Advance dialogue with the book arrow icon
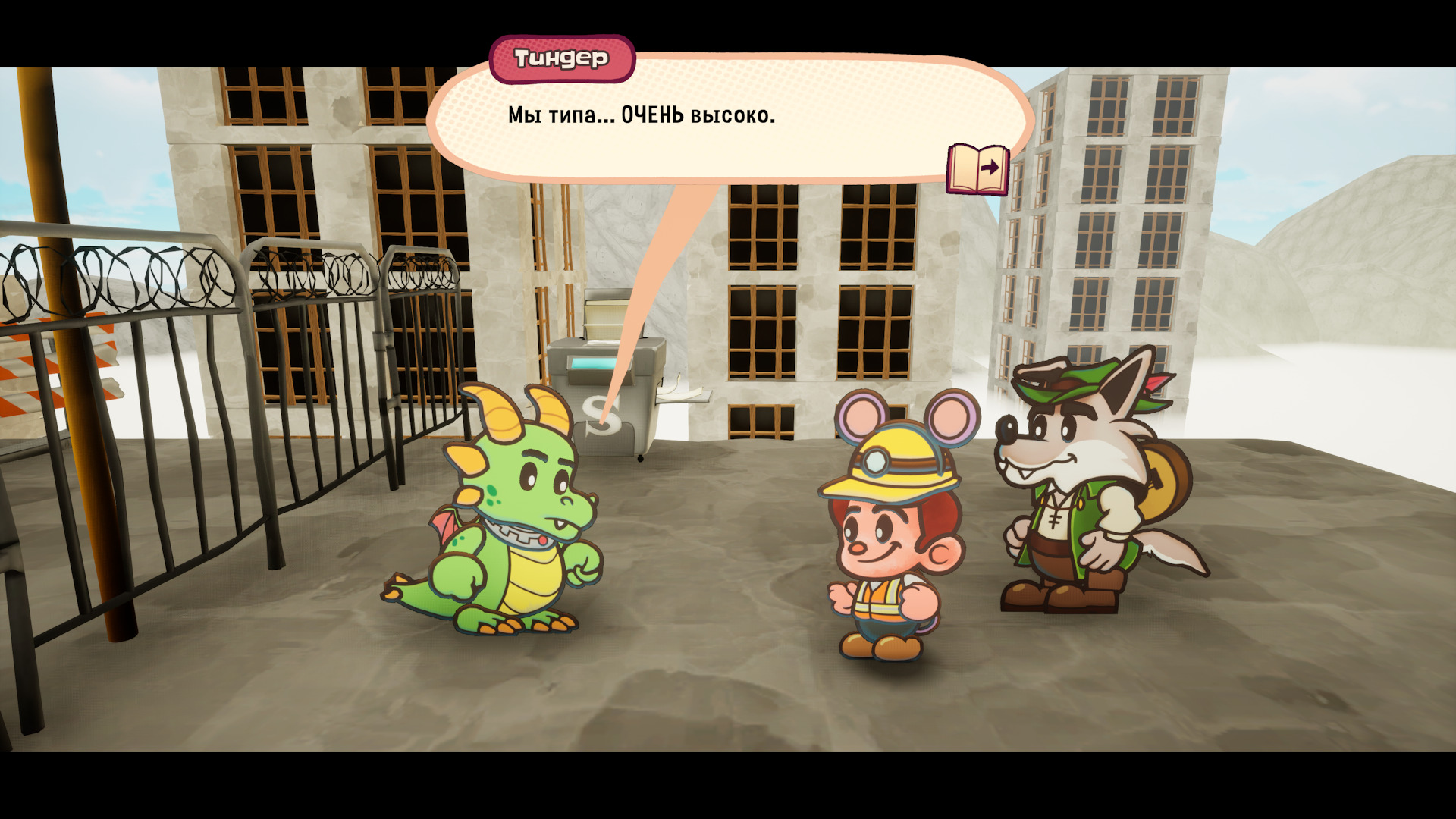The width and height of the screenshot is (1456, 819). click(x=978, y=168)
